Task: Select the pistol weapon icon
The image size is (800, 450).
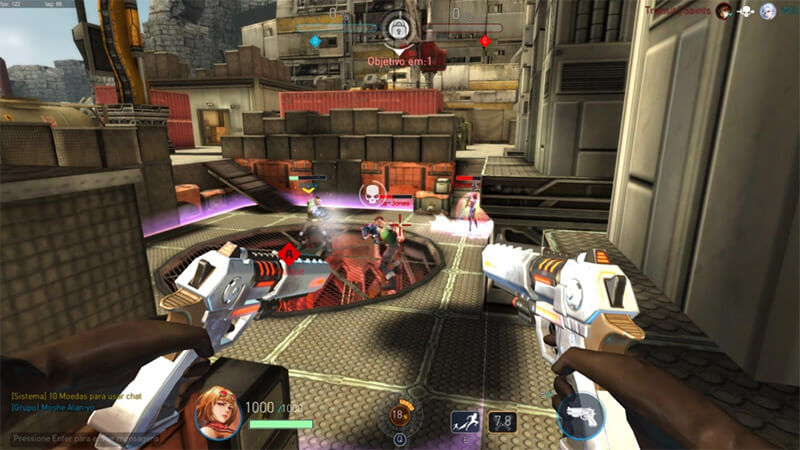Action: pyautogui.click(x=580, y=416)
